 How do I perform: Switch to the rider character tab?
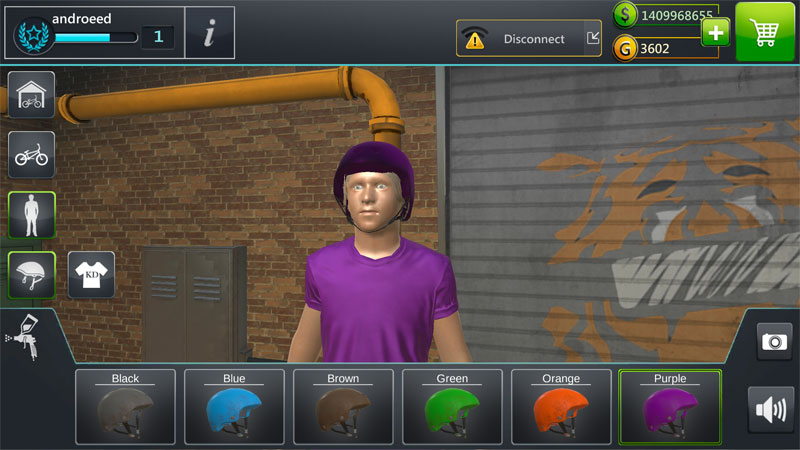tap(31, 215)
